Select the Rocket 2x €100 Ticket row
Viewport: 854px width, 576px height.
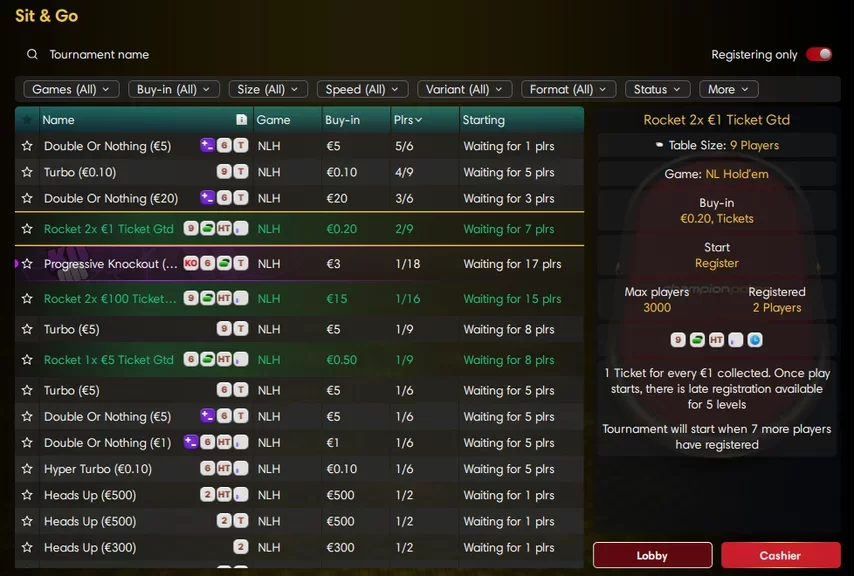coord(300,299)
